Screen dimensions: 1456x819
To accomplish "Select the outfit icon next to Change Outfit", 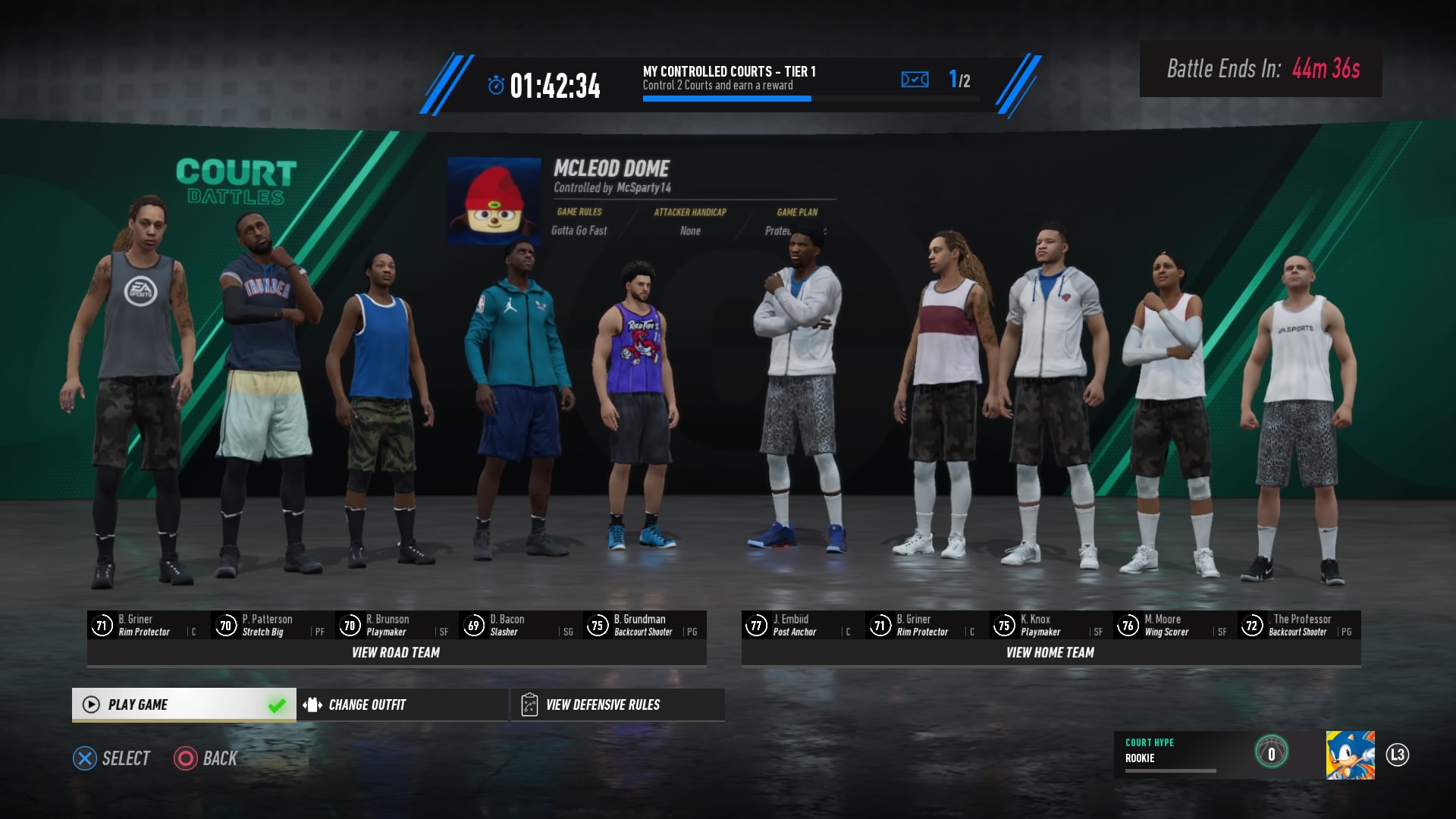I will coord(311,704).
